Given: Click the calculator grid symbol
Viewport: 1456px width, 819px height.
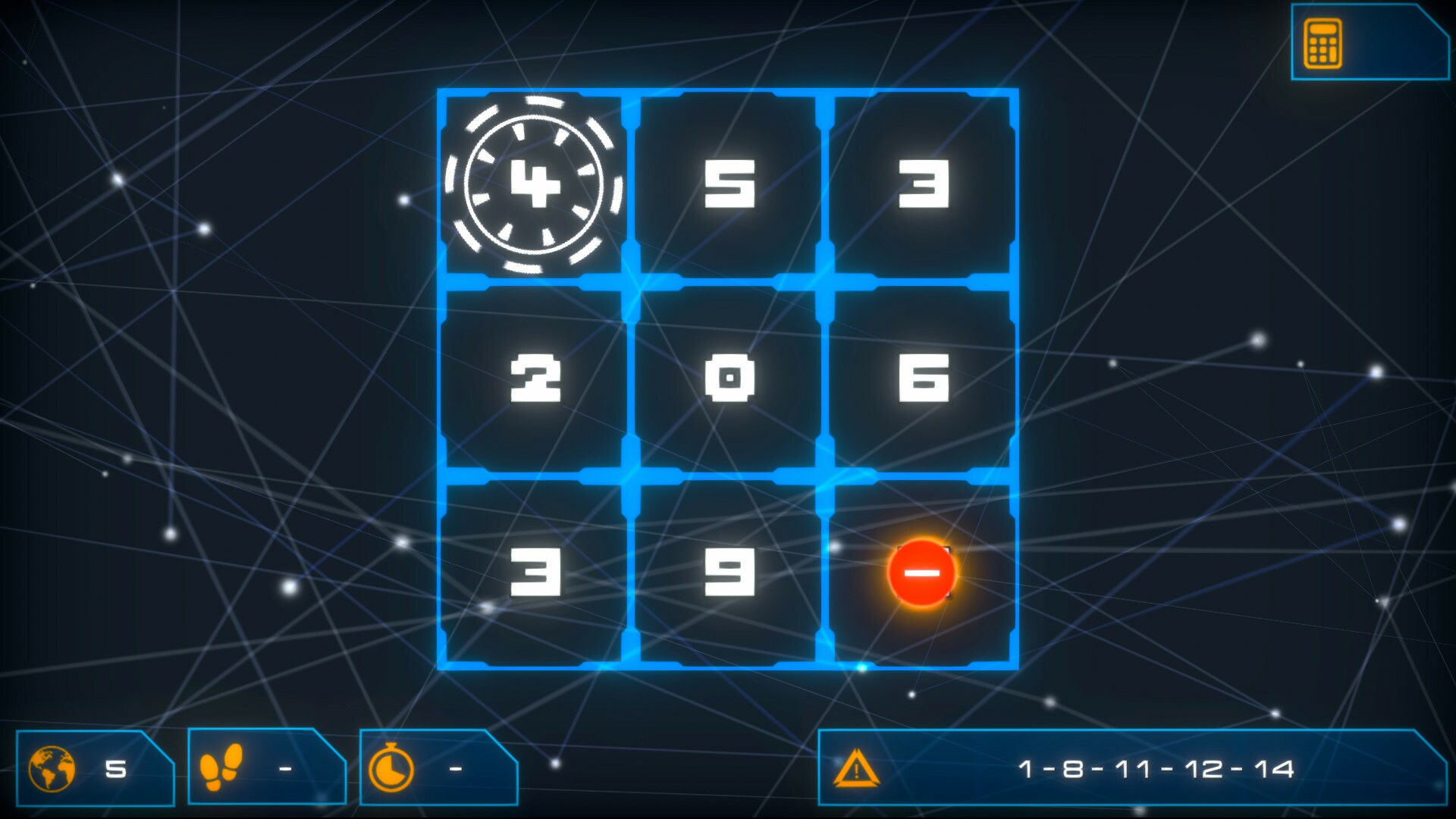Looking at the screenshot, I should click(1323, 44).
